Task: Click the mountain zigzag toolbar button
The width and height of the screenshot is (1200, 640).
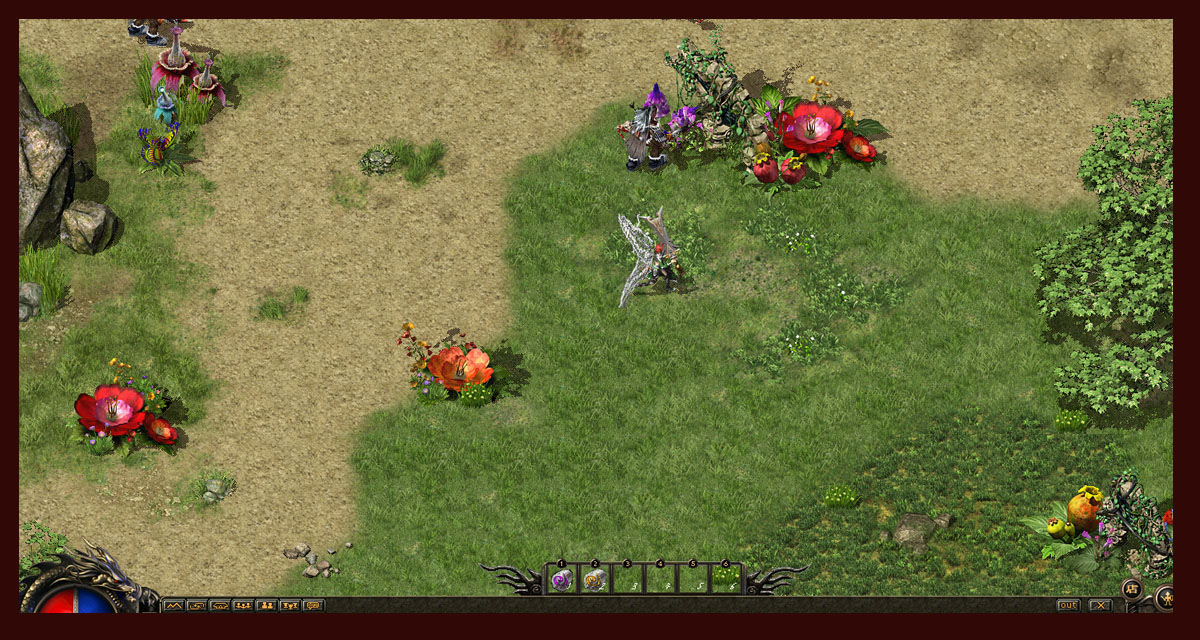Action: click(x=173, y=605)
